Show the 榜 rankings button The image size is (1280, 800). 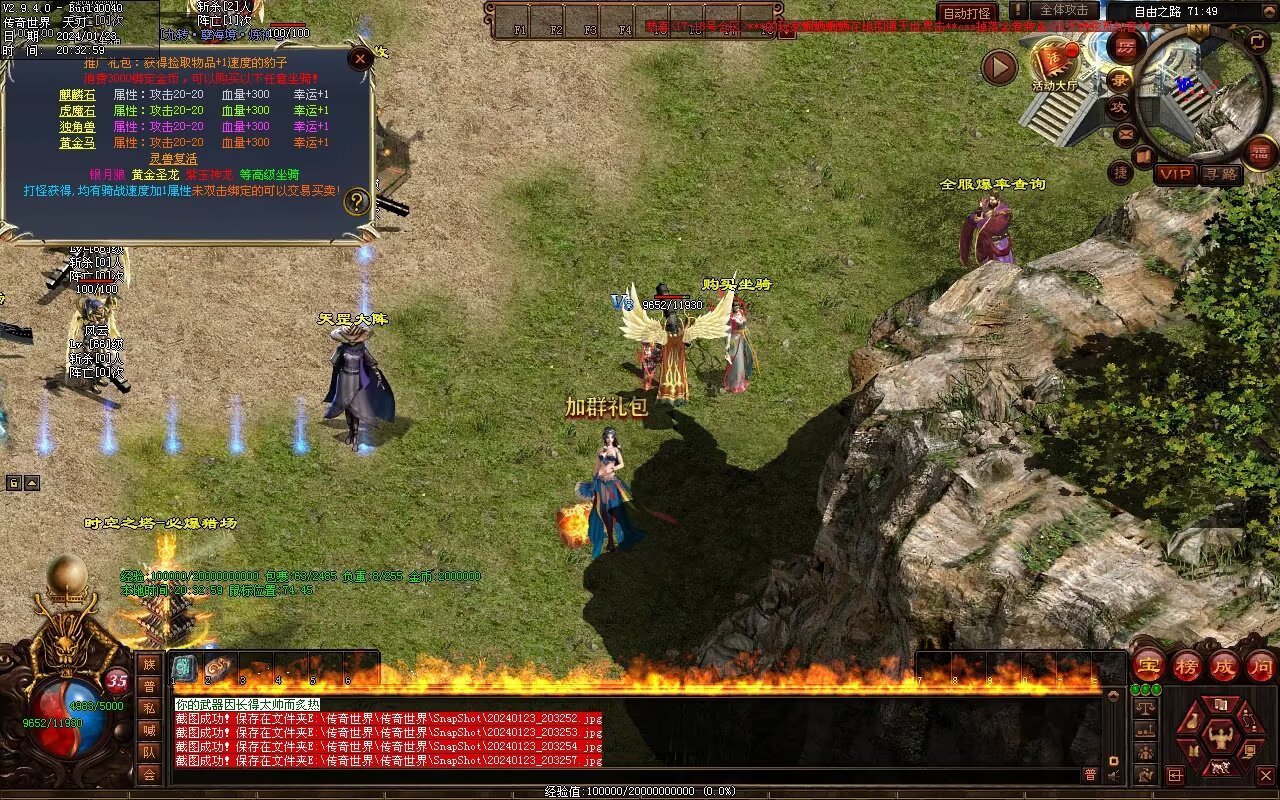[1187, 666]
